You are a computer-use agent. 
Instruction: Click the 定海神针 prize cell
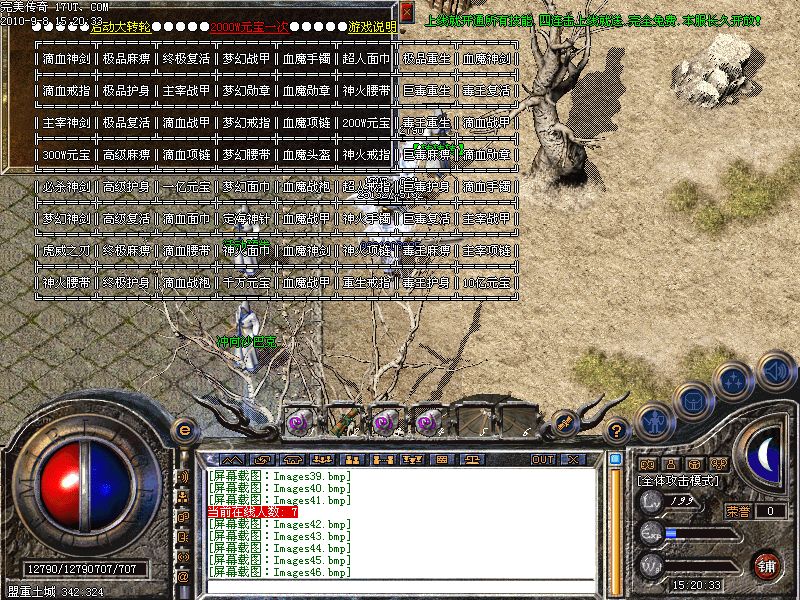(x=247, y=219)
